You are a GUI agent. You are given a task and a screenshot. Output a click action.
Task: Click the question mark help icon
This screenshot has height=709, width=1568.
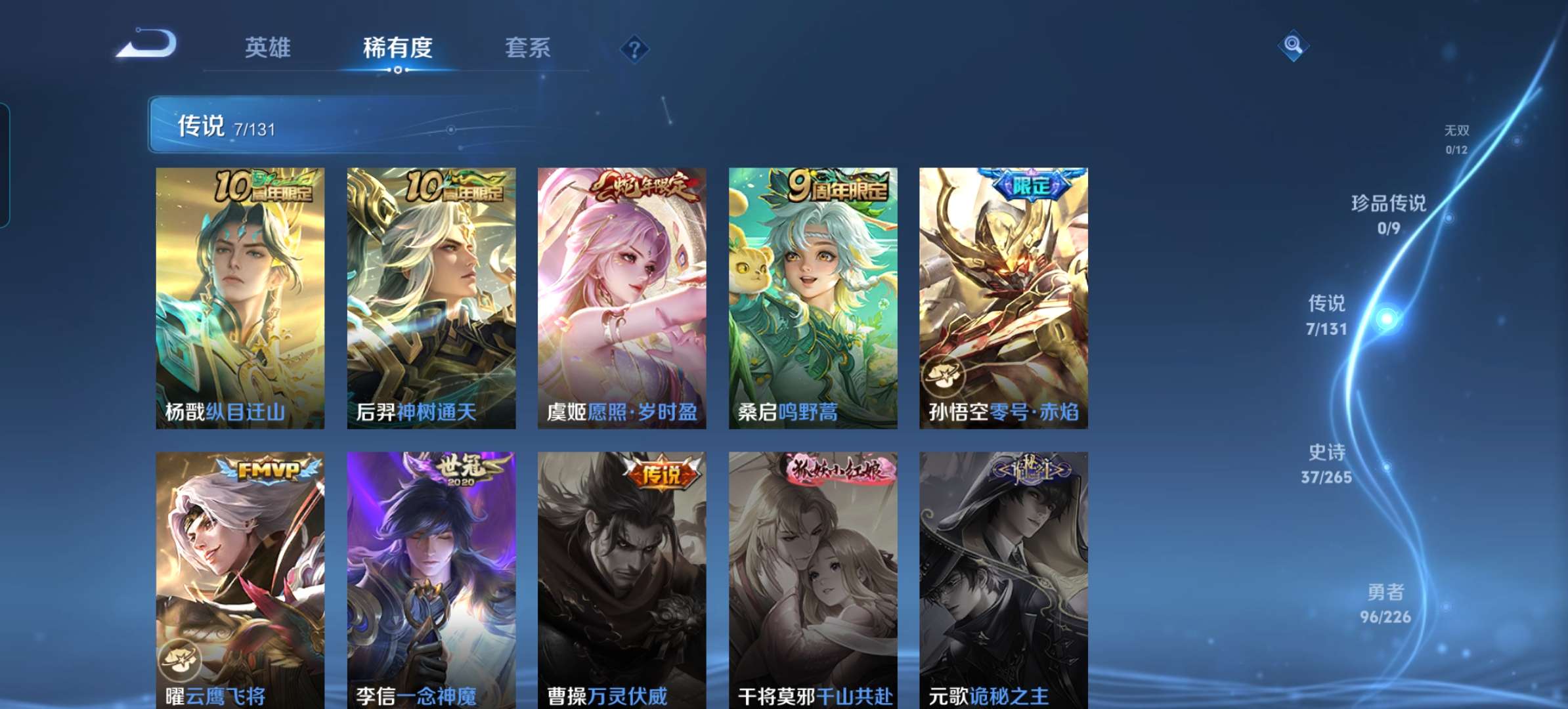coord(632,48)
